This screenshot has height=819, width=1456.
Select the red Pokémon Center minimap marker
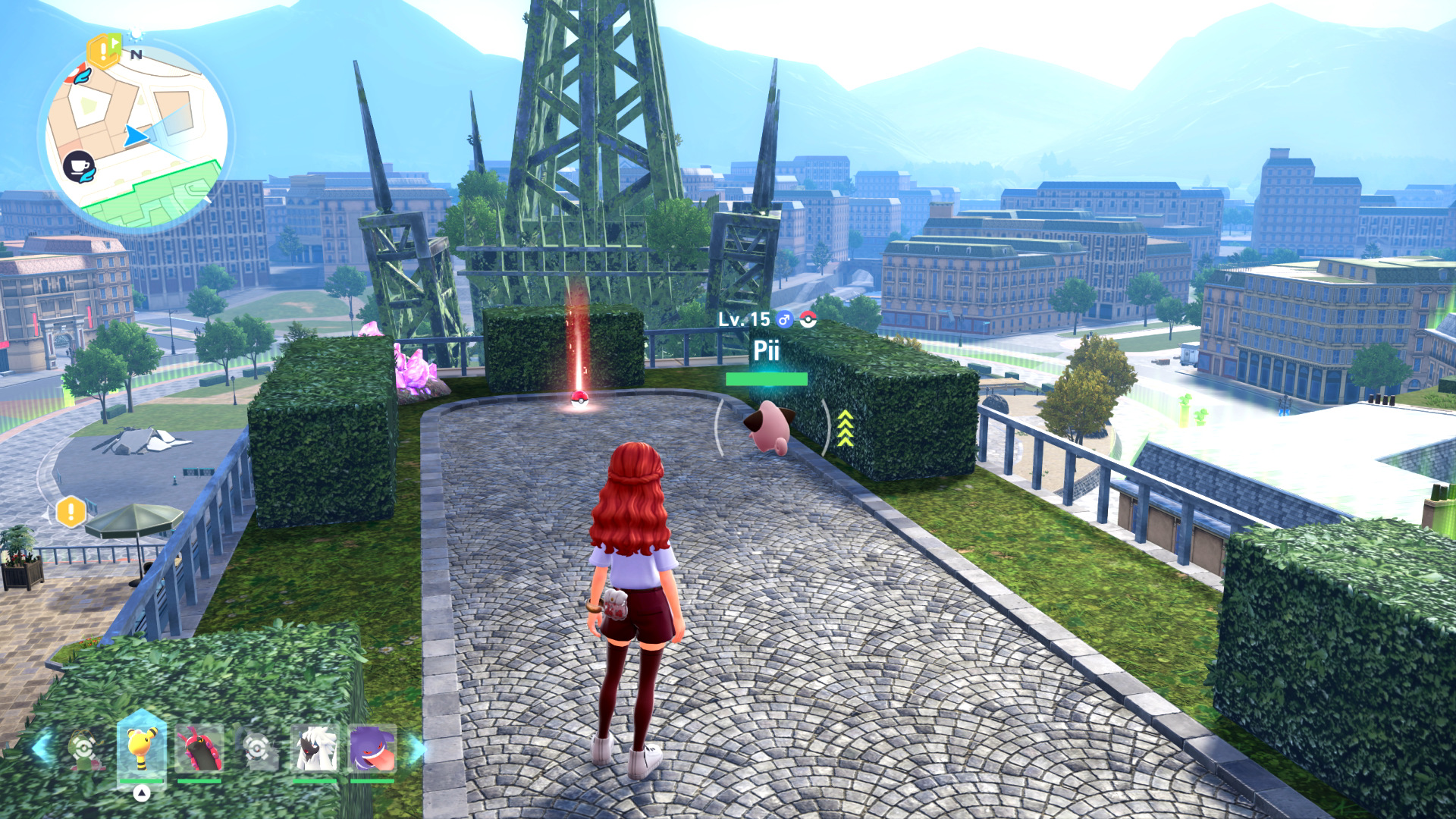[78, 74]
